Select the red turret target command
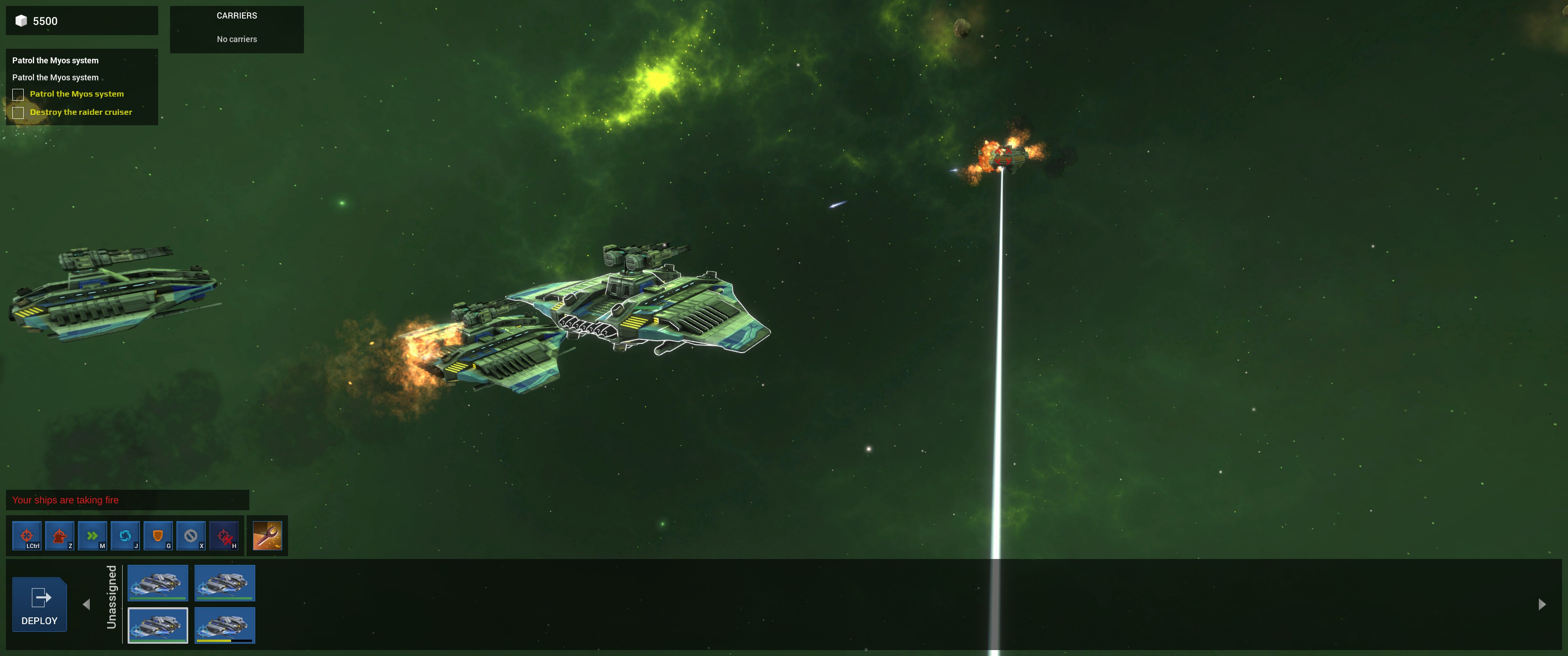 pyautogui.click(x=60, y=536)
